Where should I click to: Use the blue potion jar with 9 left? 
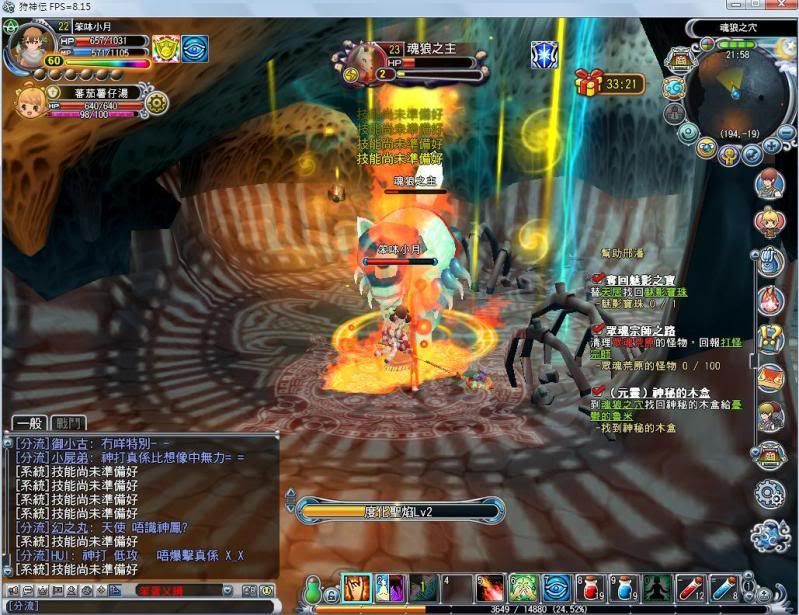point(624,587)
